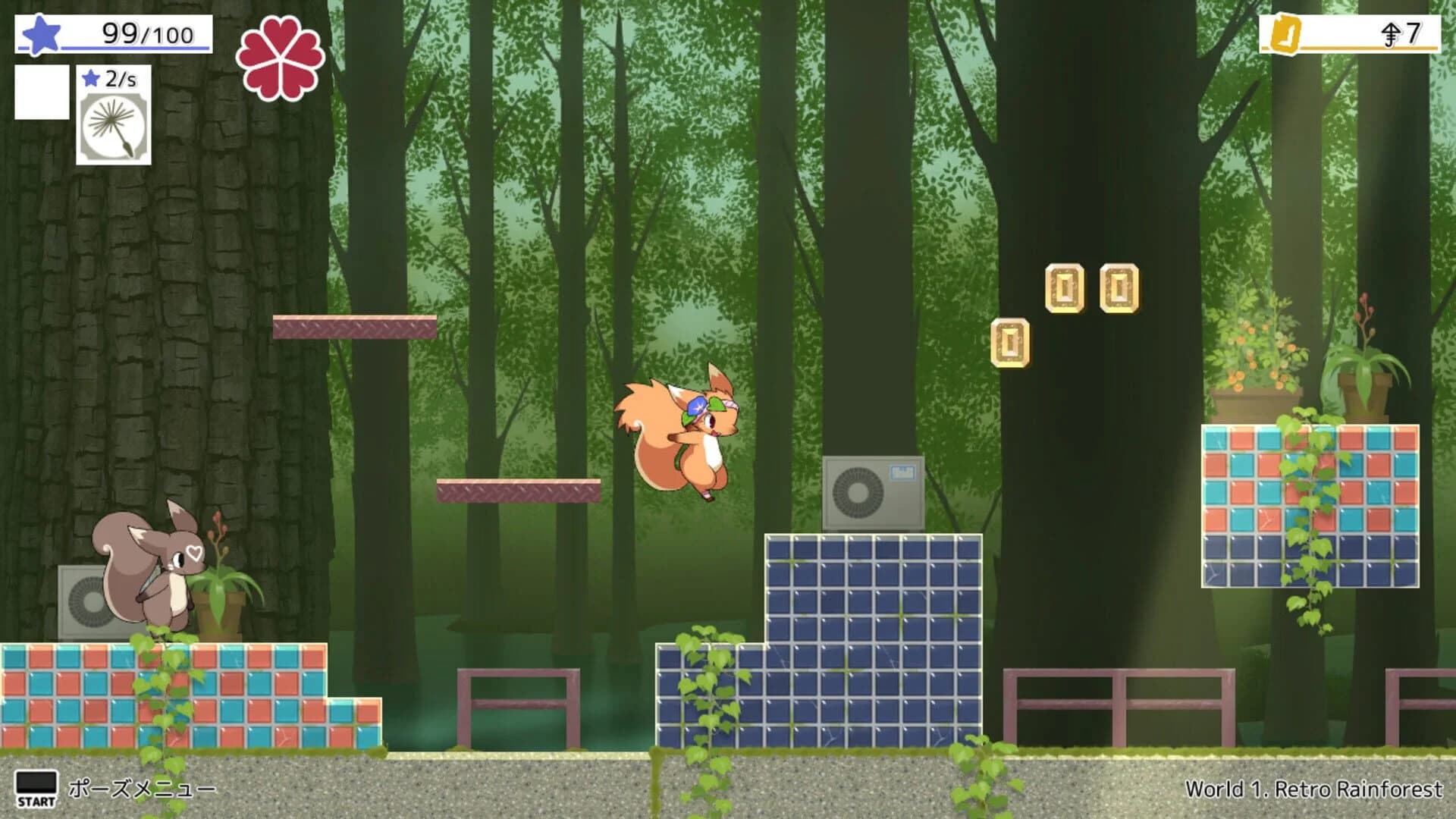Open the red flower petal emblem

coord(278,57)
